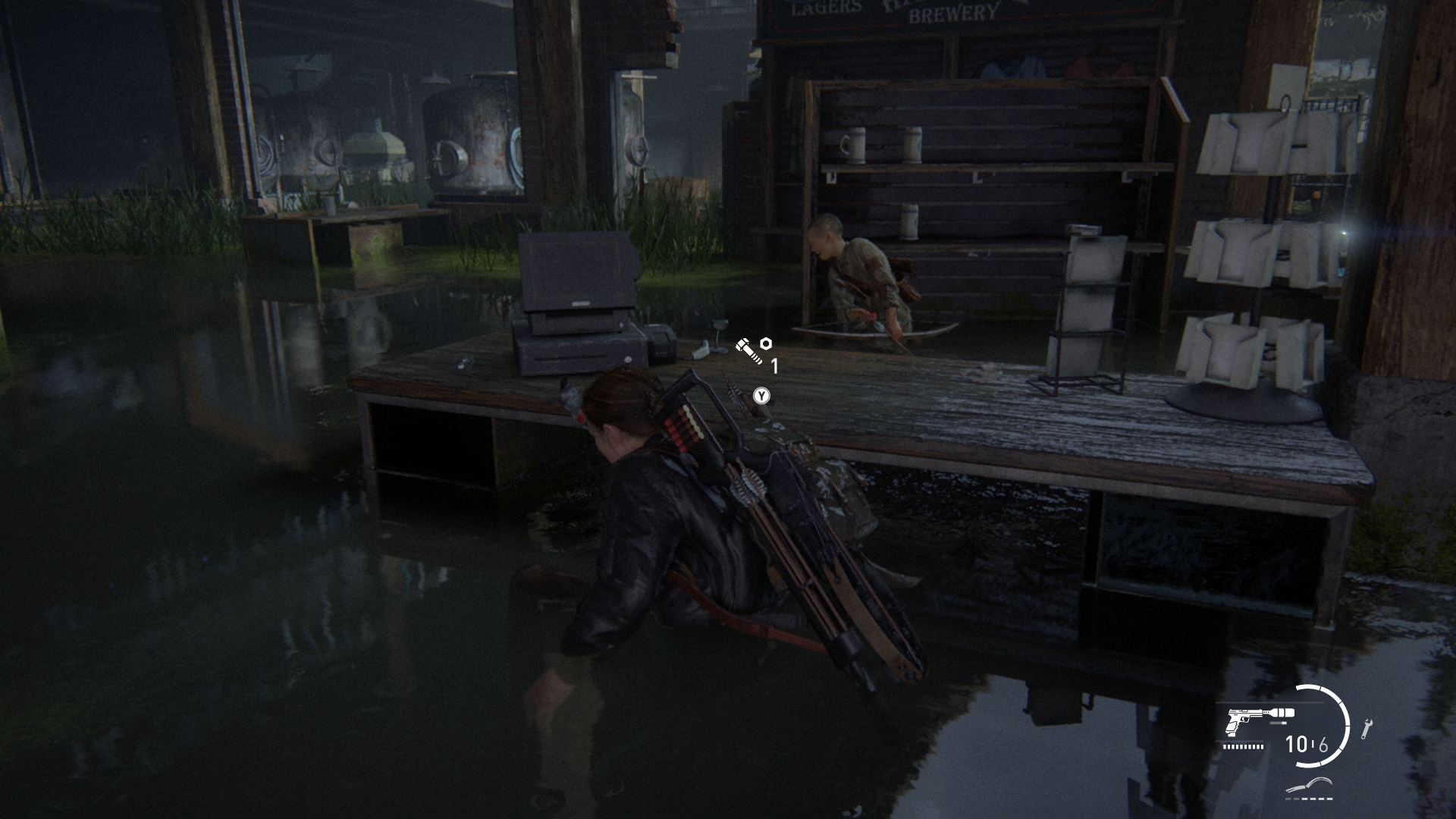Image resolution: width=1456 pixels, height=819 pixels.
Task: Pick up the bolt and nut parts icon
Action: (x=753, y=350)
